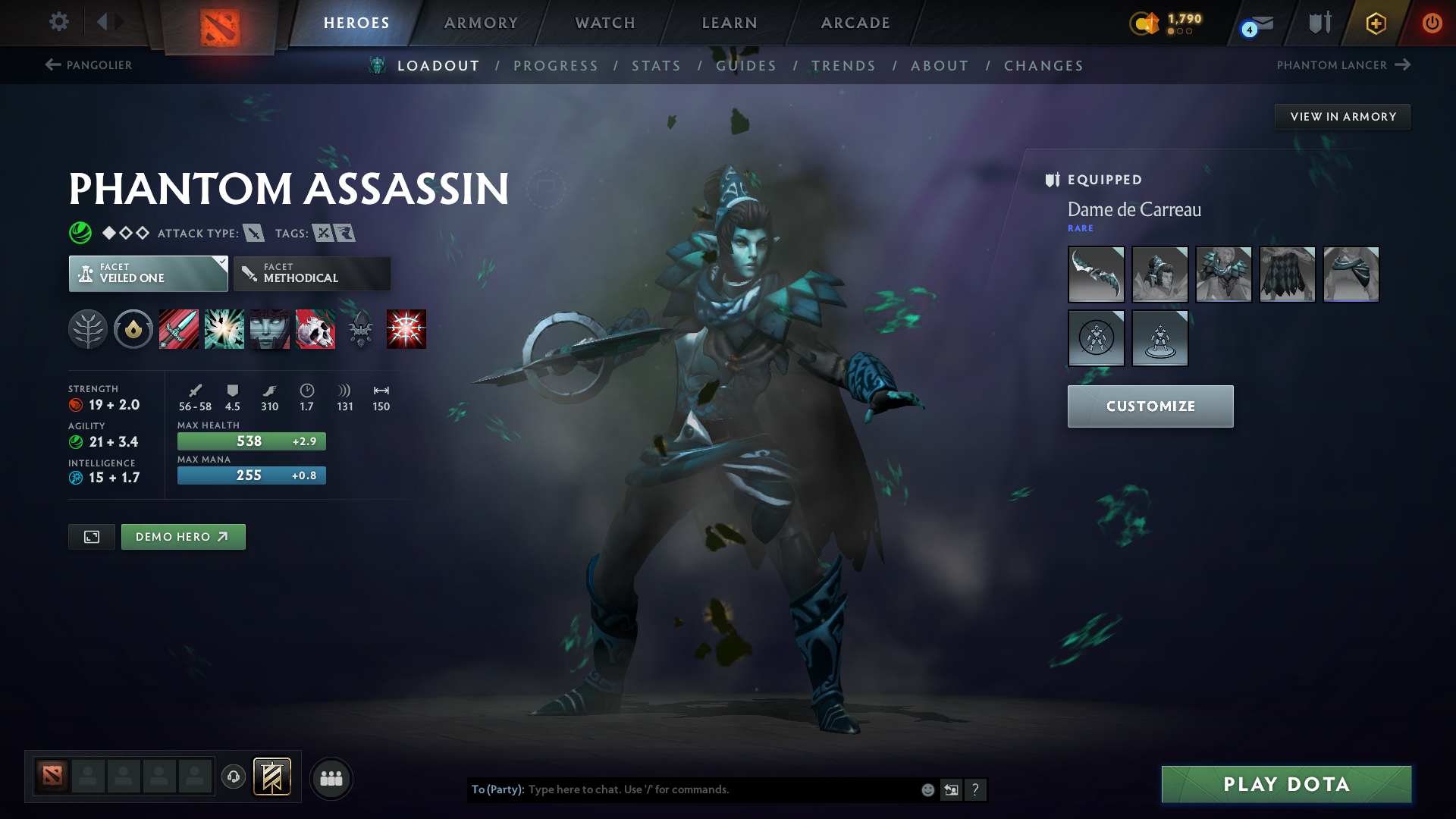This screenshot has height=819, width=1456.
Task: Open the voice chat headset icon
Action: [234, 777]
